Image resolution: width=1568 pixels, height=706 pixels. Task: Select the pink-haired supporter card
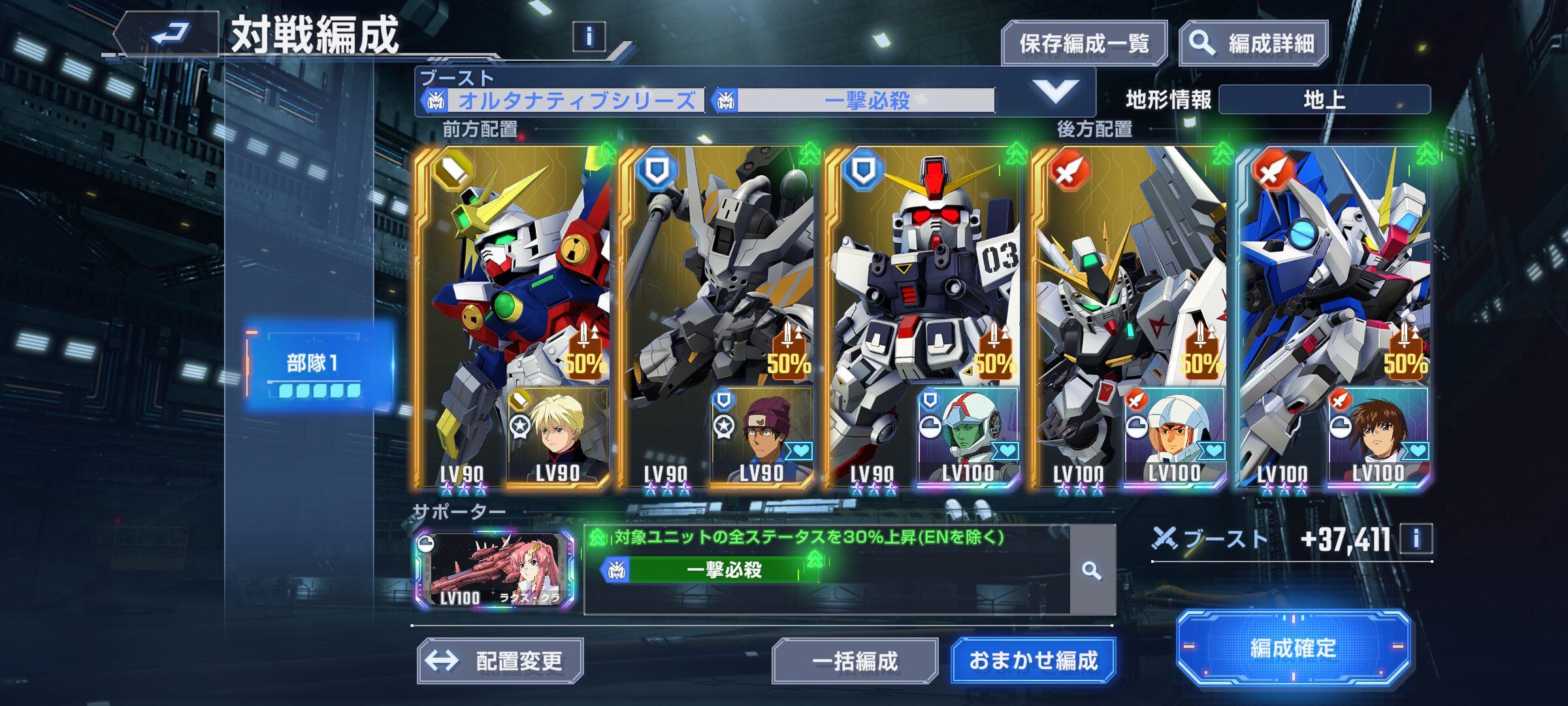click(495, 570)
